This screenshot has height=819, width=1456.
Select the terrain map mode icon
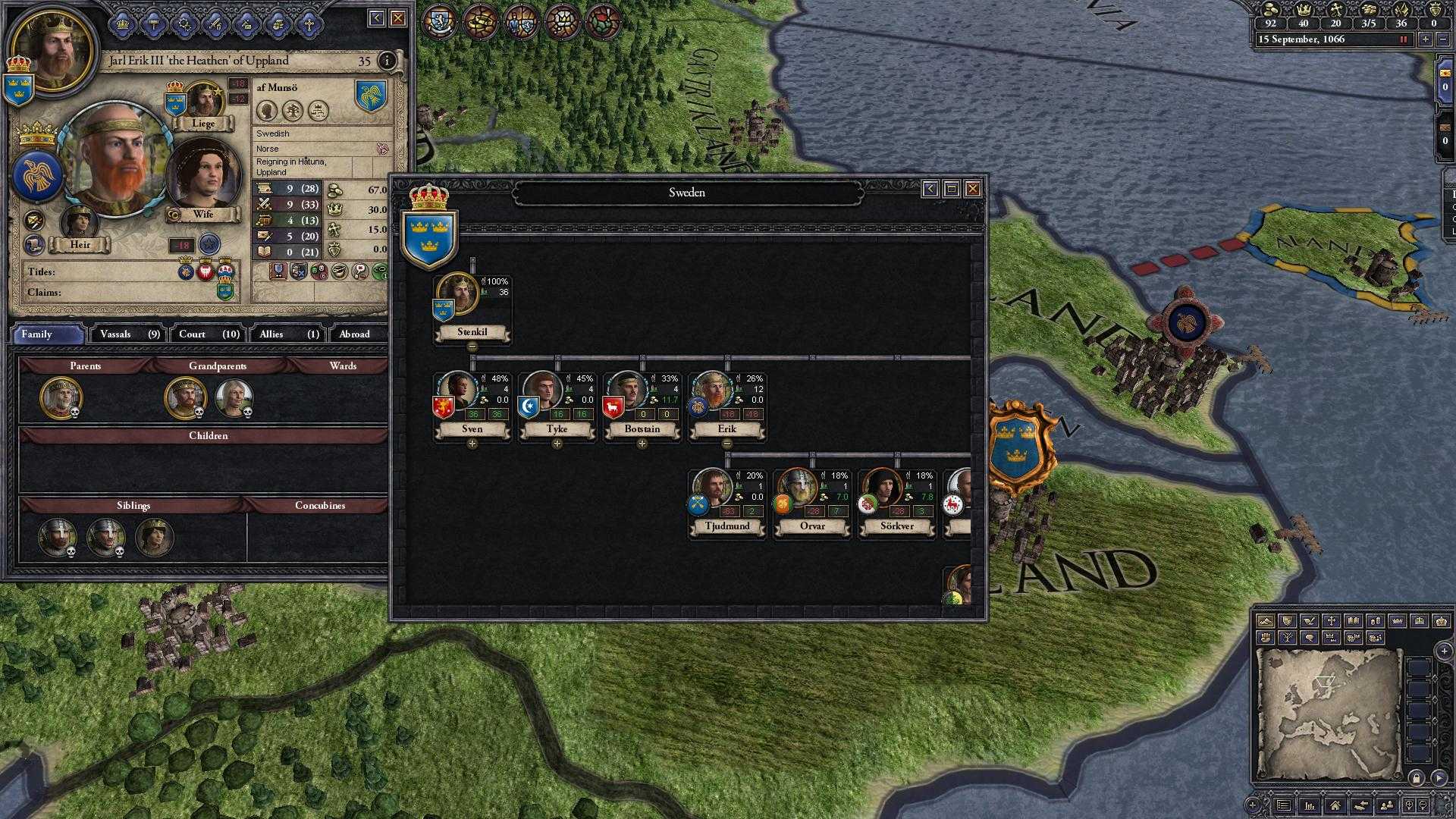click(1265, 622)
